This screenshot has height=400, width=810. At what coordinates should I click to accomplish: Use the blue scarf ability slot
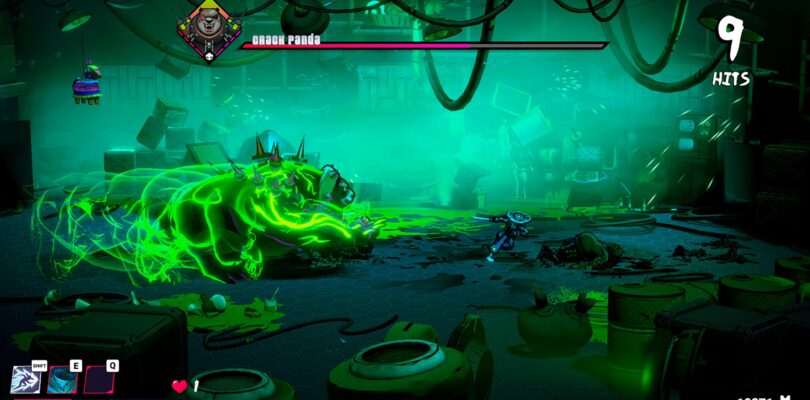pos(62,379)
